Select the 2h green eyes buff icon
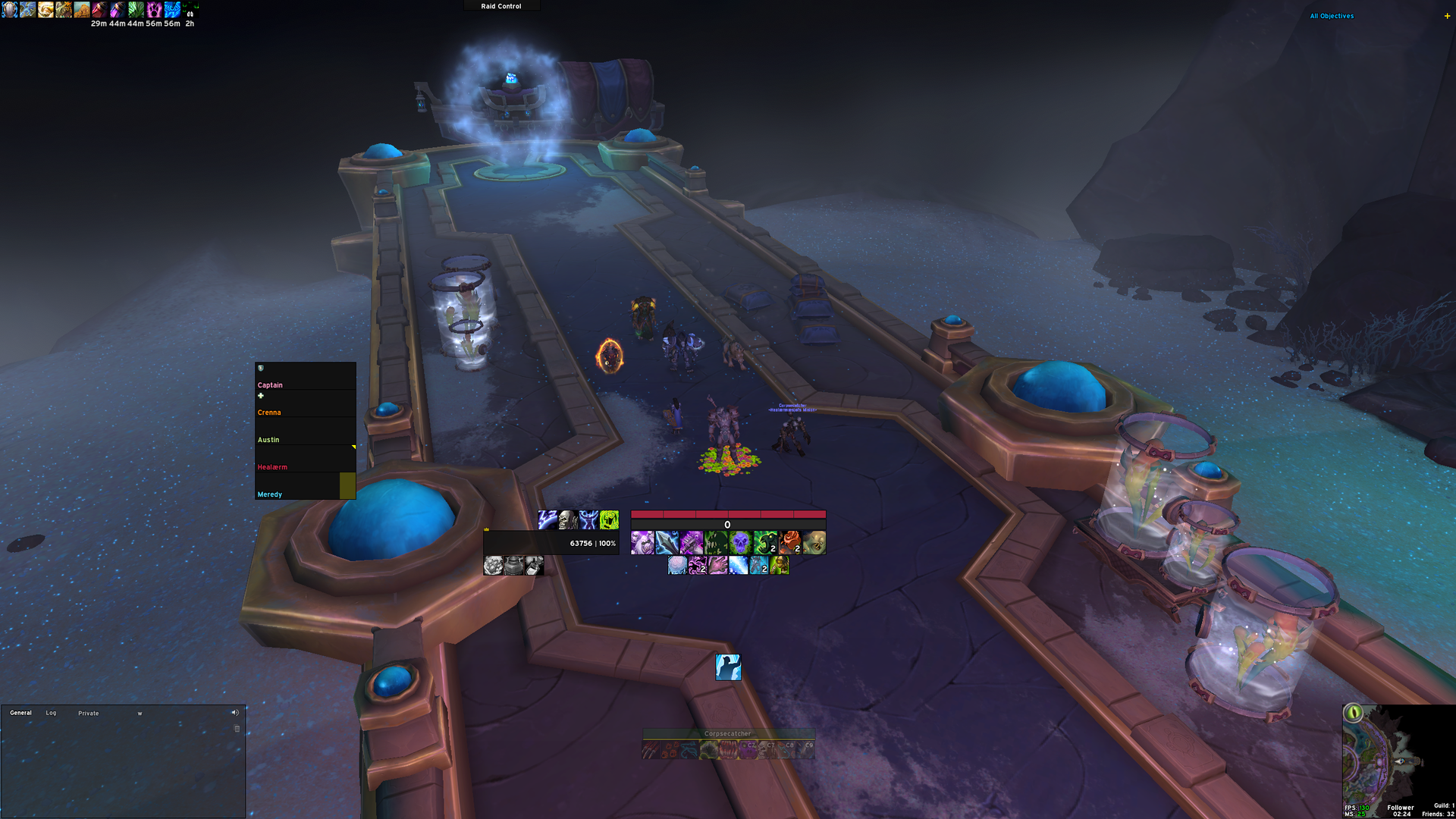The height and width of the screenshot is (819, 1456). click(x=190, y=10)
